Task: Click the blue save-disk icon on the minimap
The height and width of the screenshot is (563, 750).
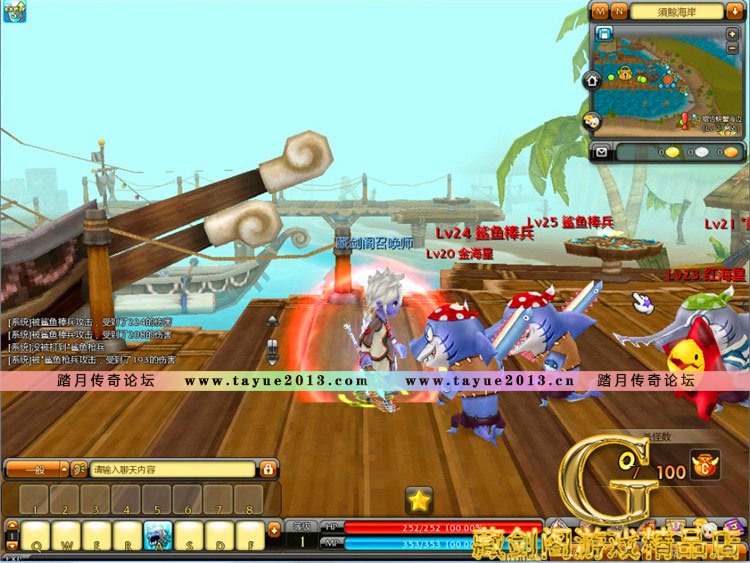Action: pyautogui.click(x=603, y=33)
